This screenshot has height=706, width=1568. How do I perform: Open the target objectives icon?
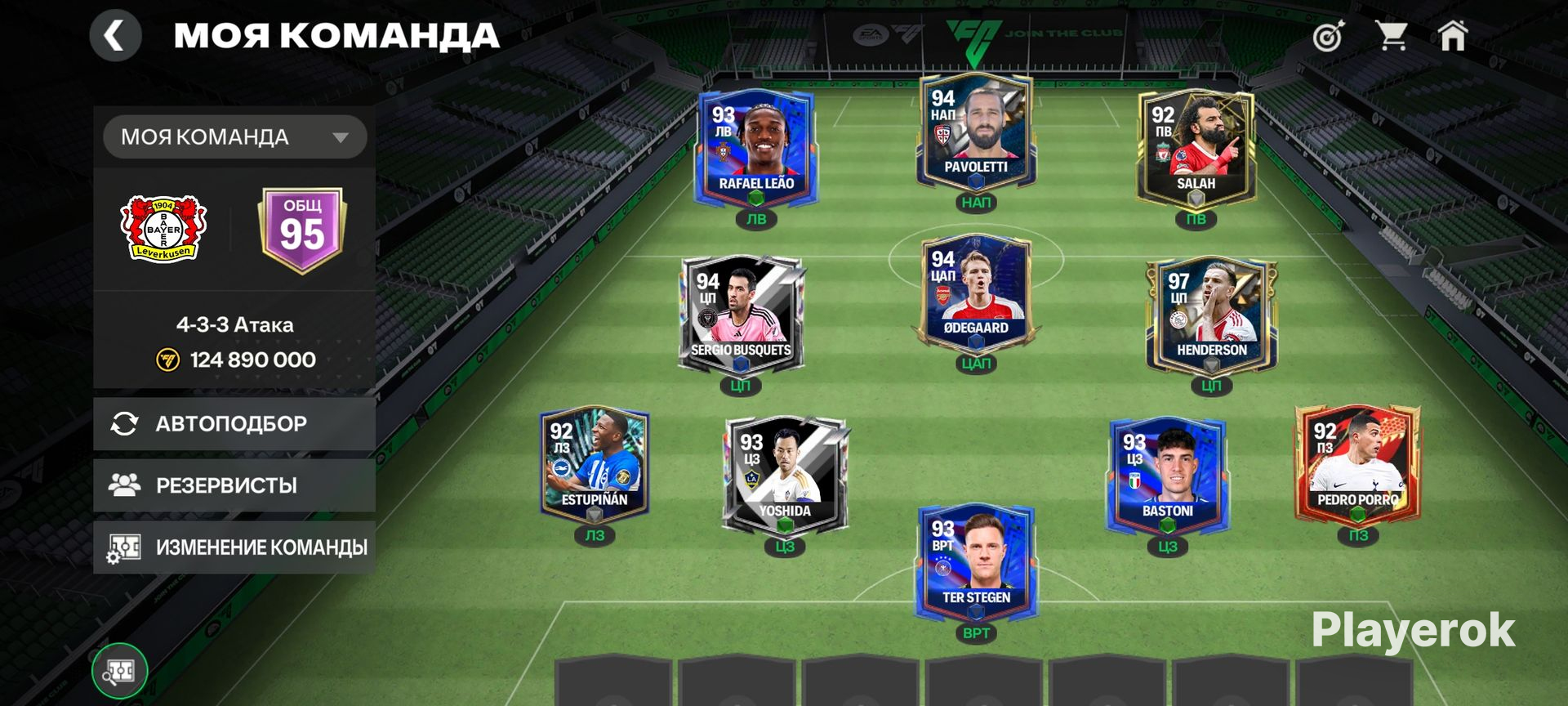[1328, 37]
